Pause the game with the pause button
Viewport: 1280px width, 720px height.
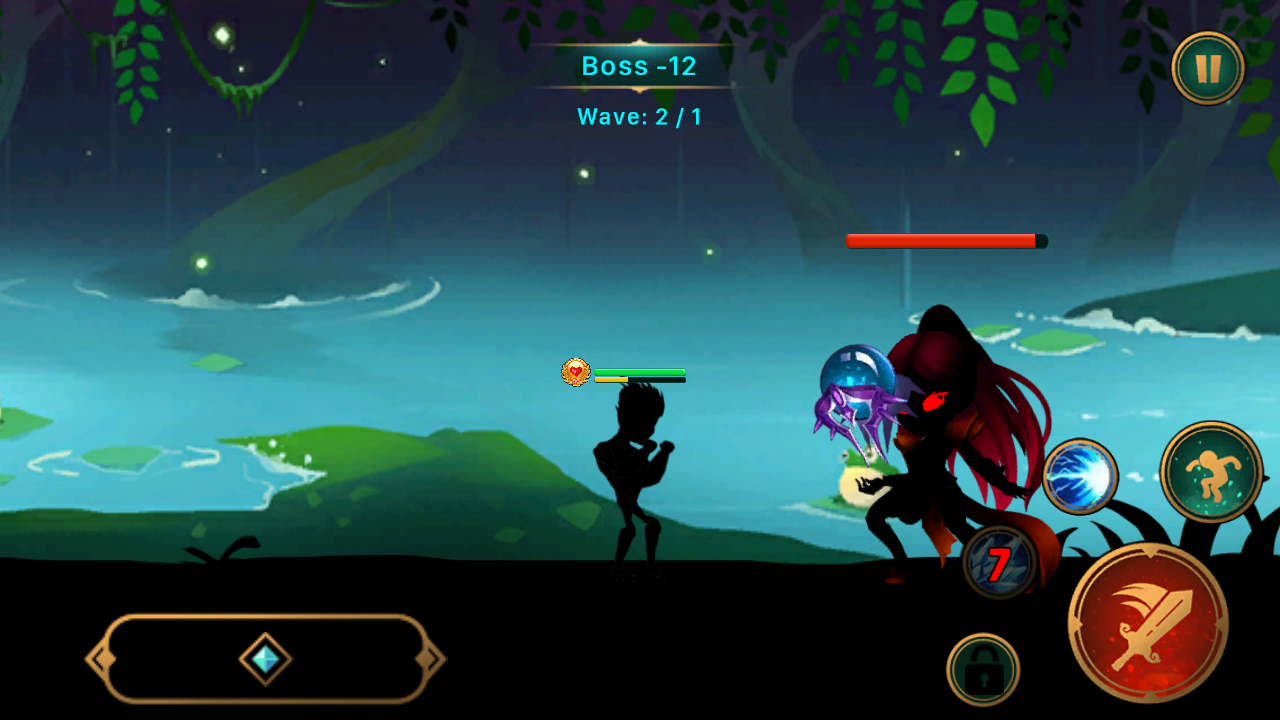click(1208, 68)
